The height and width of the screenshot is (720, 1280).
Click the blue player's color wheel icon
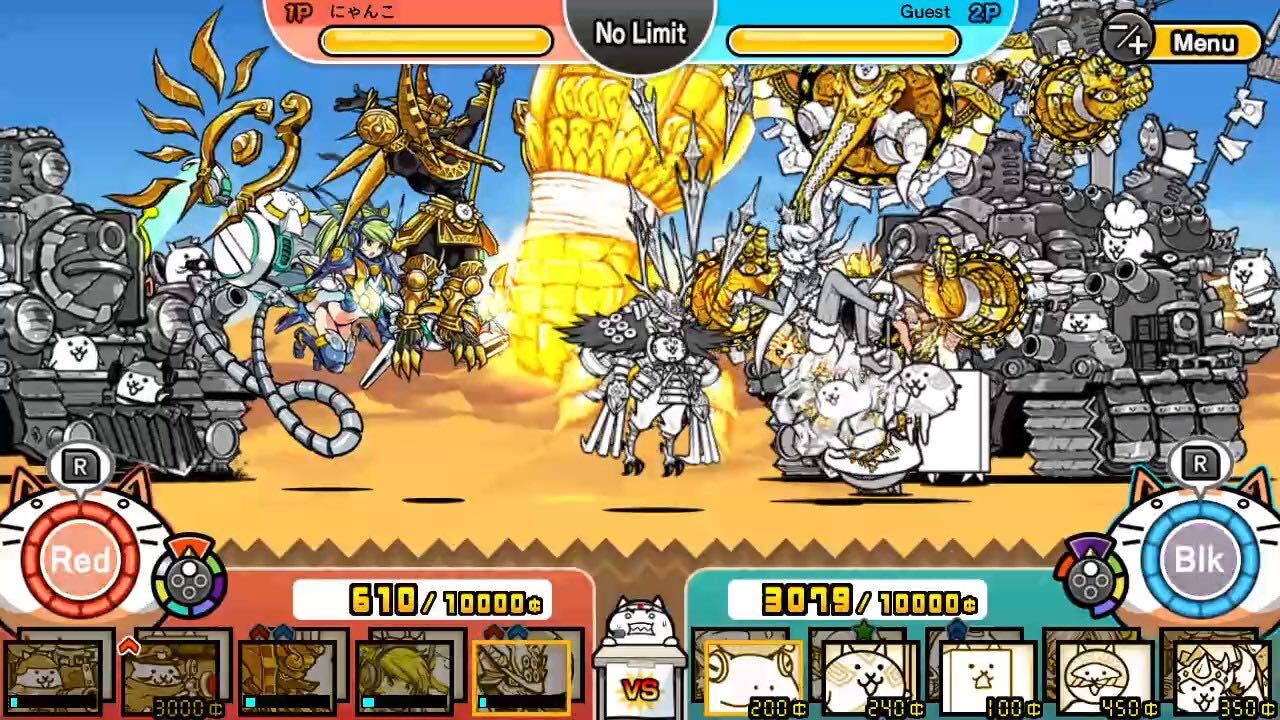click(1090, 578)
